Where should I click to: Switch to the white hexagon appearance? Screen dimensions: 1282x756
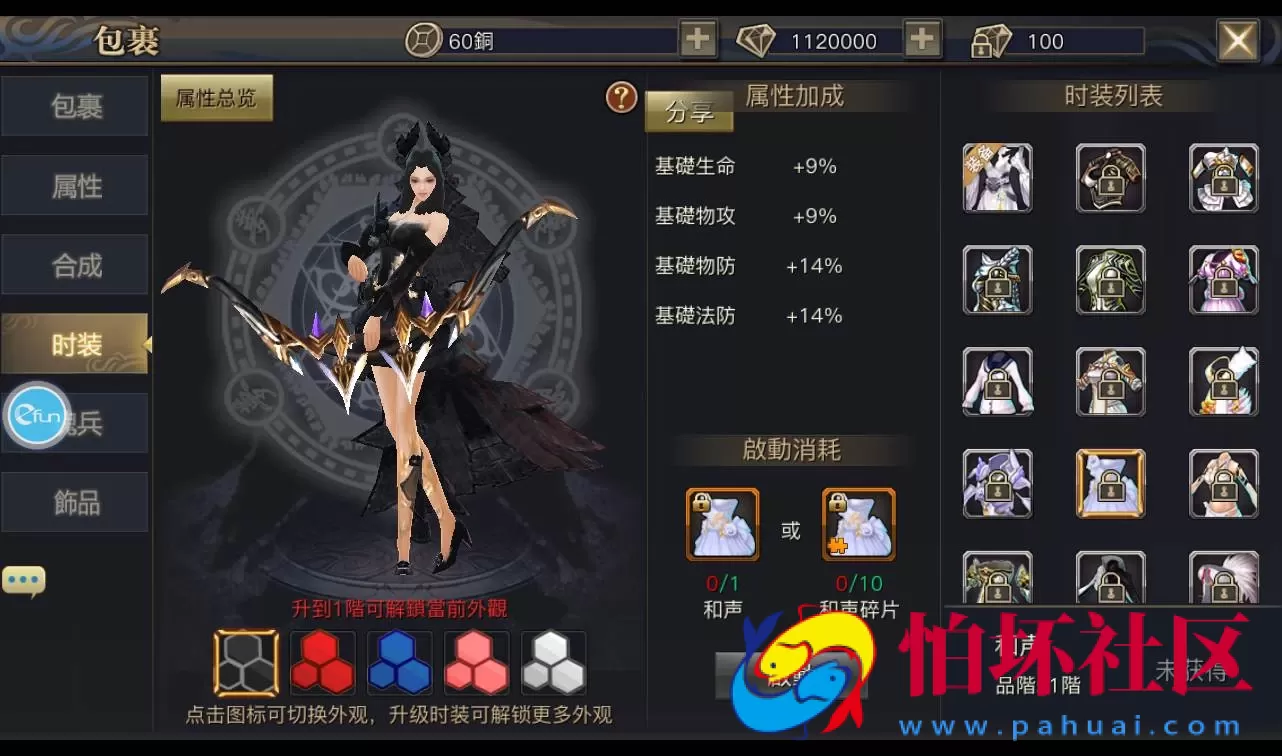[x=553, y=663]
